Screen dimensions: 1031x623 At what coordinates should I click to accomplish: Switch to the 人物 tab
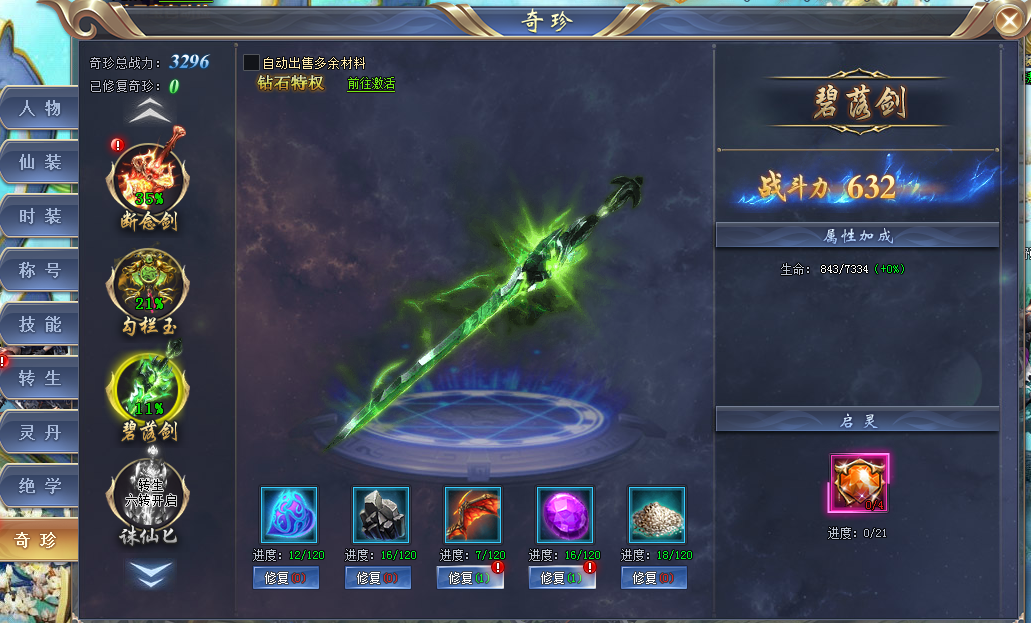40,108
